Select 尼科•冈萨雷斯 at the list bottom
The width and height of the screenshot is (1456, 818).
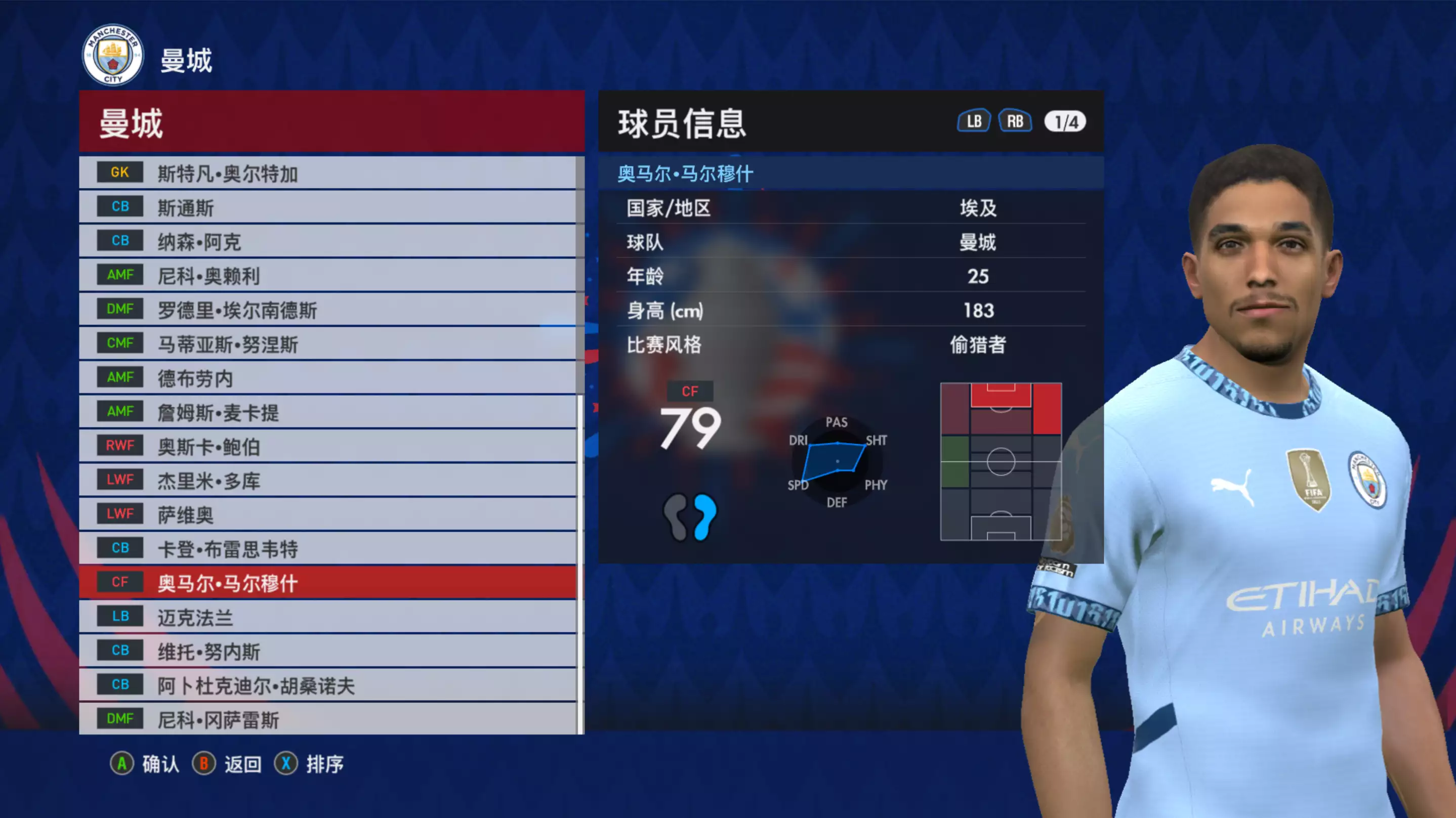[328, 718]
